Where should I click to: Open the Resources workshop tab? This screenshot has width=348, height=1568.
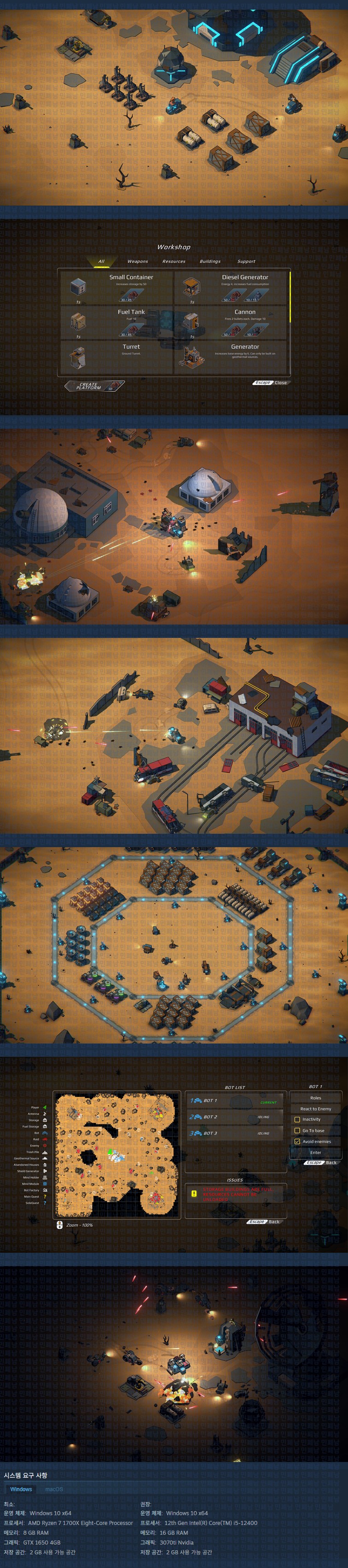(x=174, y=261)
